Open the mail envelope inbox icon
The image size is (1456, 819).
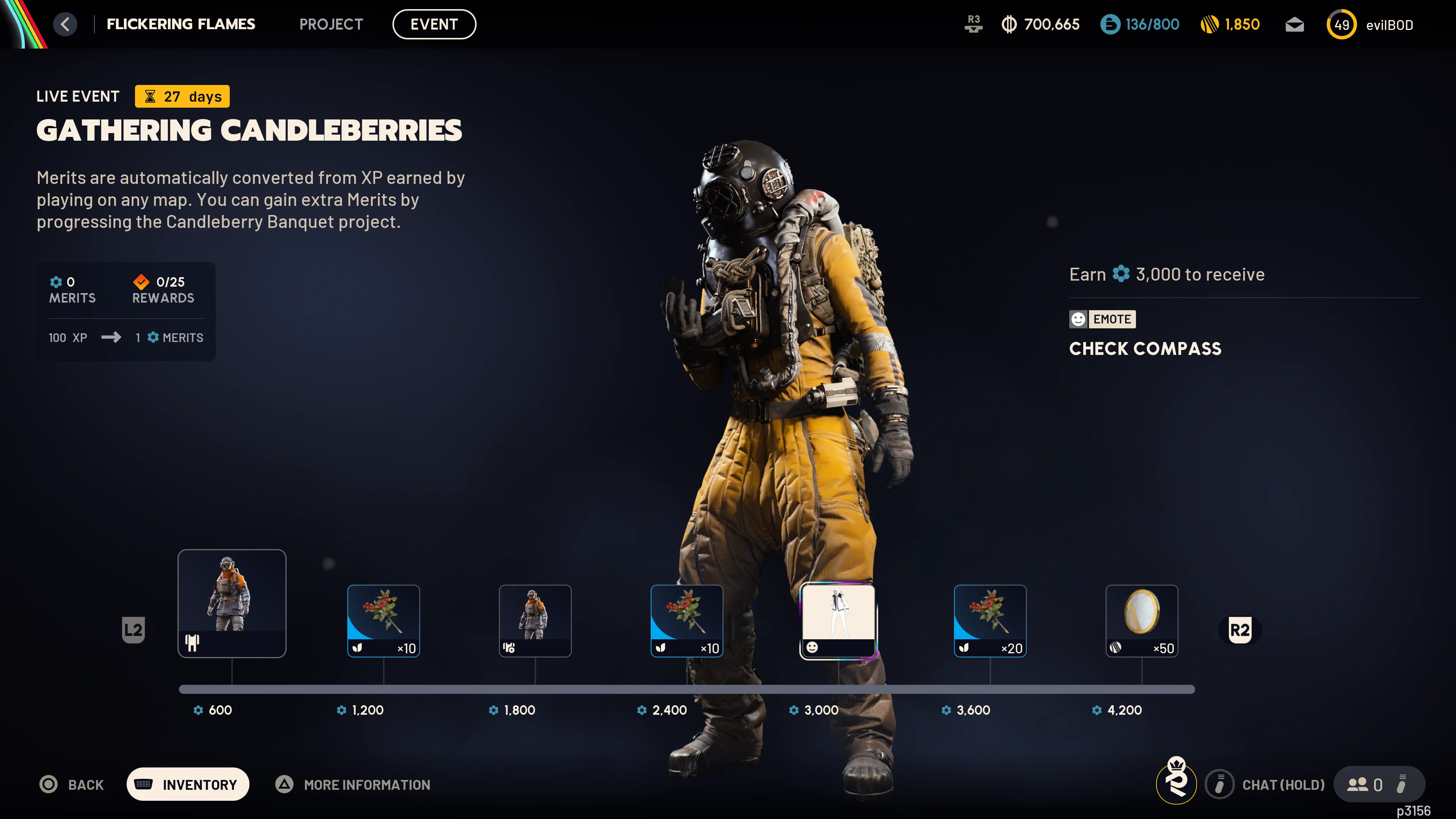point(1294,24)
